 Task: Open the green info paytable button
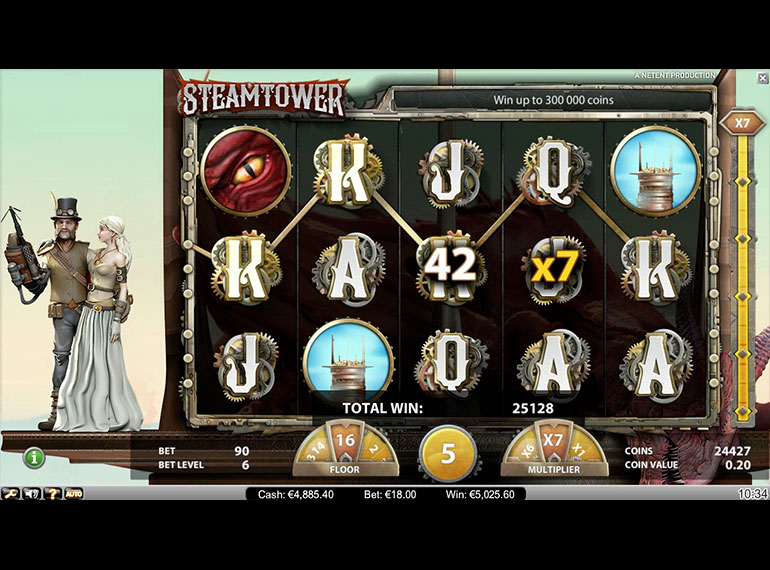35,458
